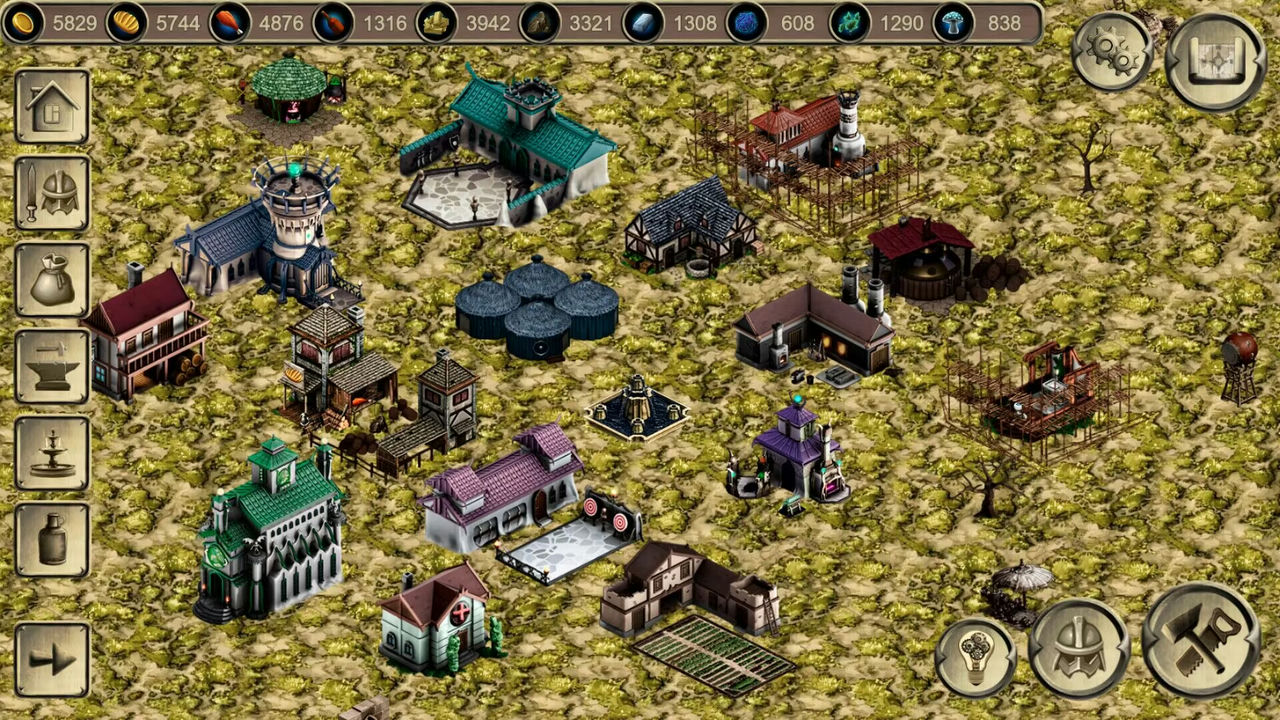Click the arrow button to collapse sidebar

click(x=52, y=659)
